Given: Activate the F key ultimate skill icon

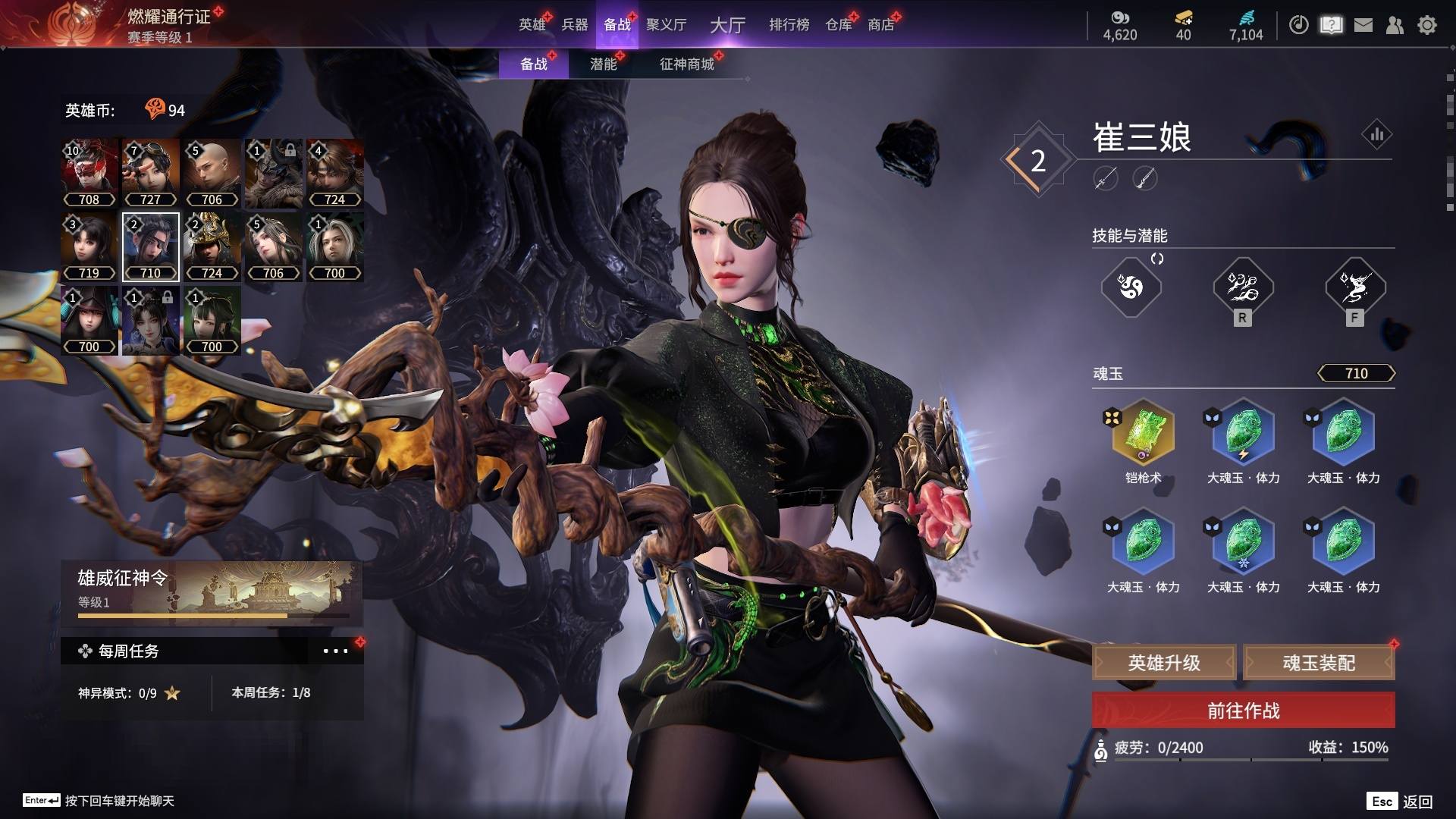Looking at the screenshot, I should [x=1355, y=287].
